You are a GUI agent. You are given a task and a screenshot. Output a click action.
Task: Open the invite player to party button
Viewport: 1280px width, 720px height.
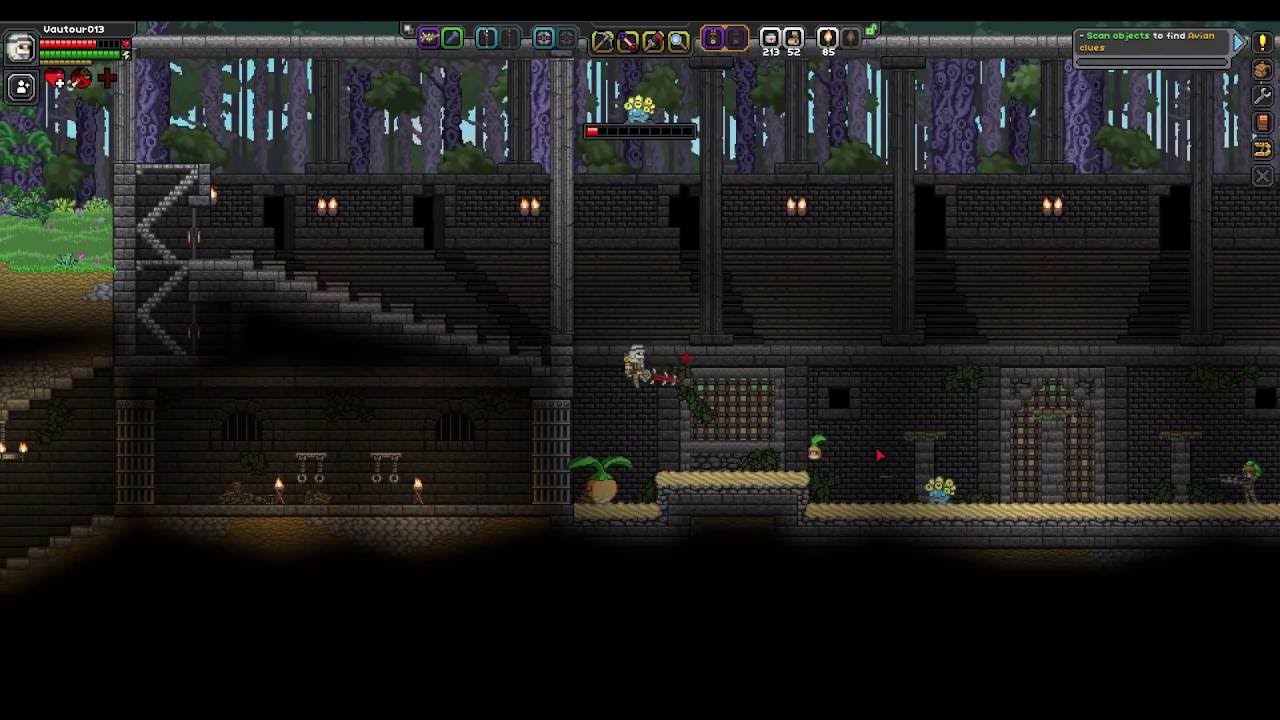click(21, 87)
